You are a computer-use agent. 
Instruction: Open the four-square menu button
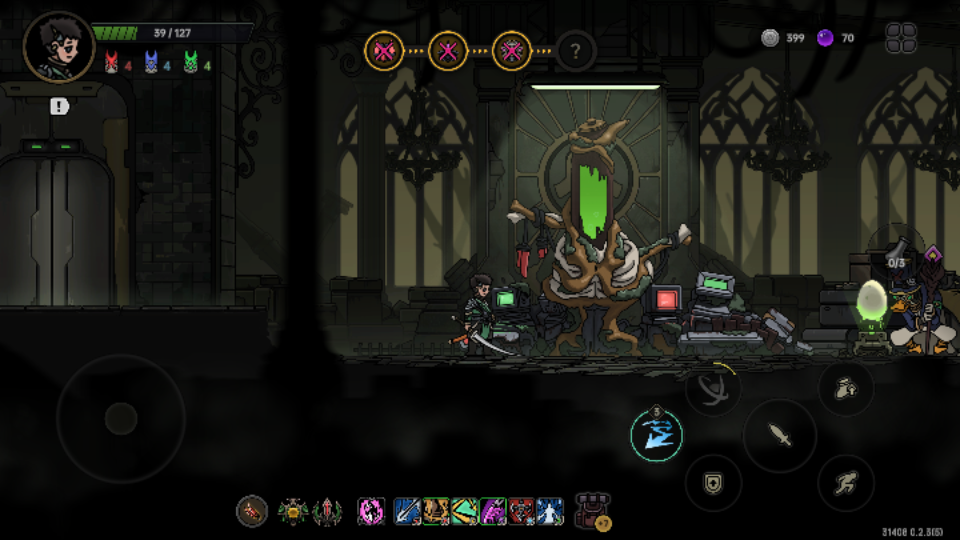(901, 38)
